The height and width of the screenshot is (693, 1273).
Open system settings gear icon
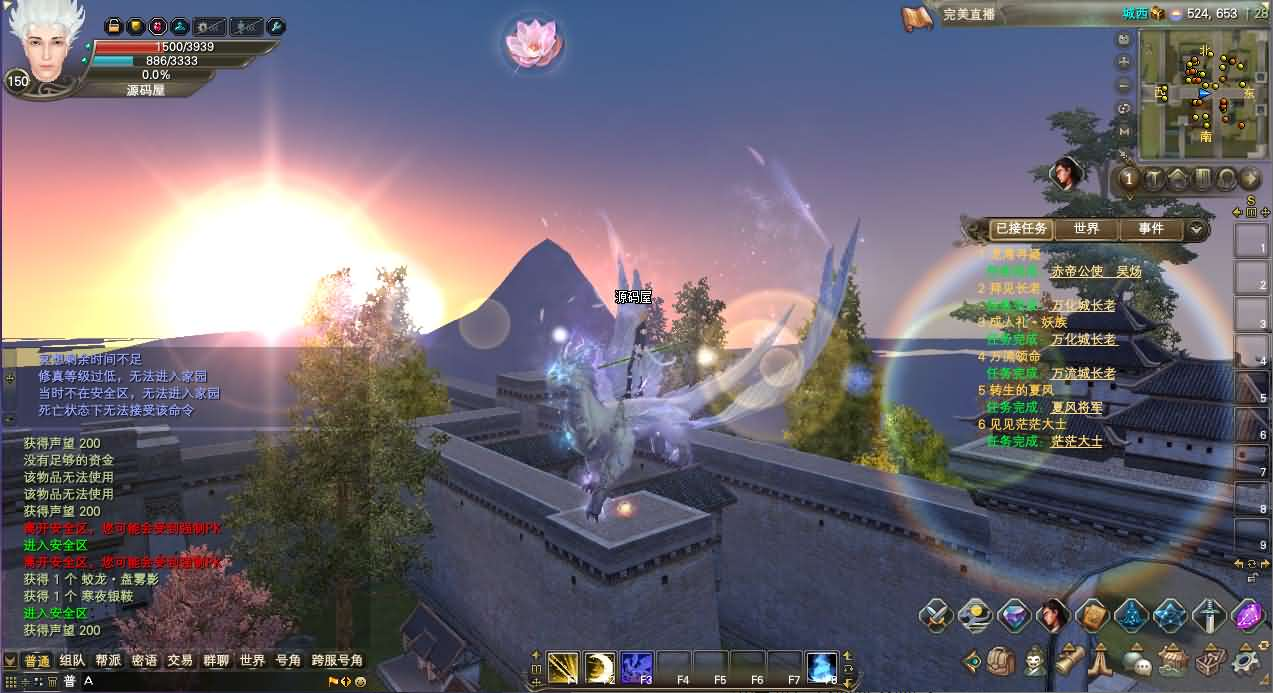(1246, 661)
